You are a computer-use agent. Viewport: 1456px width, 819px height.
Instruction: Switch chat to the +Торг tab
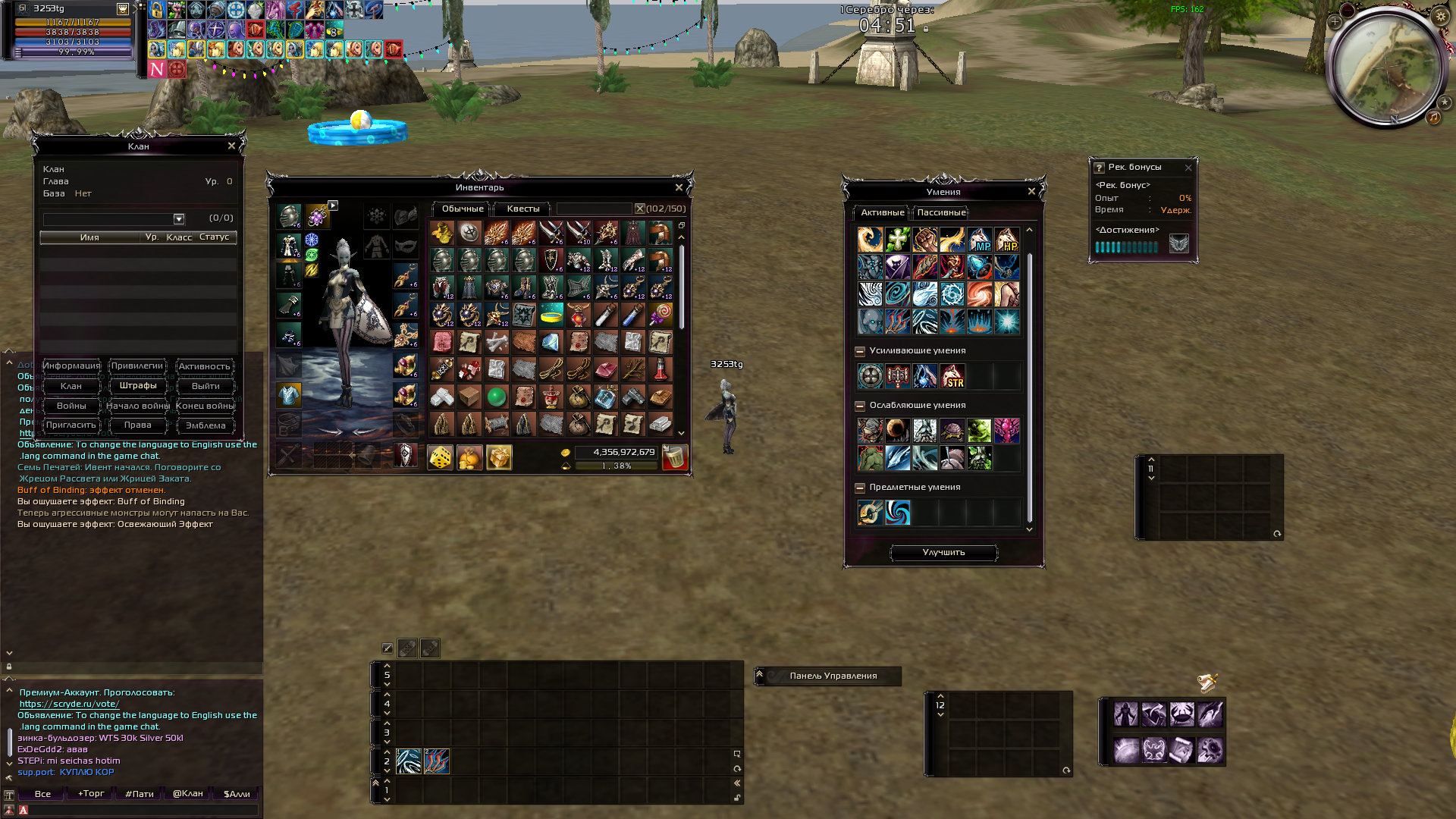pyautogui.click(x=91, y=794)
